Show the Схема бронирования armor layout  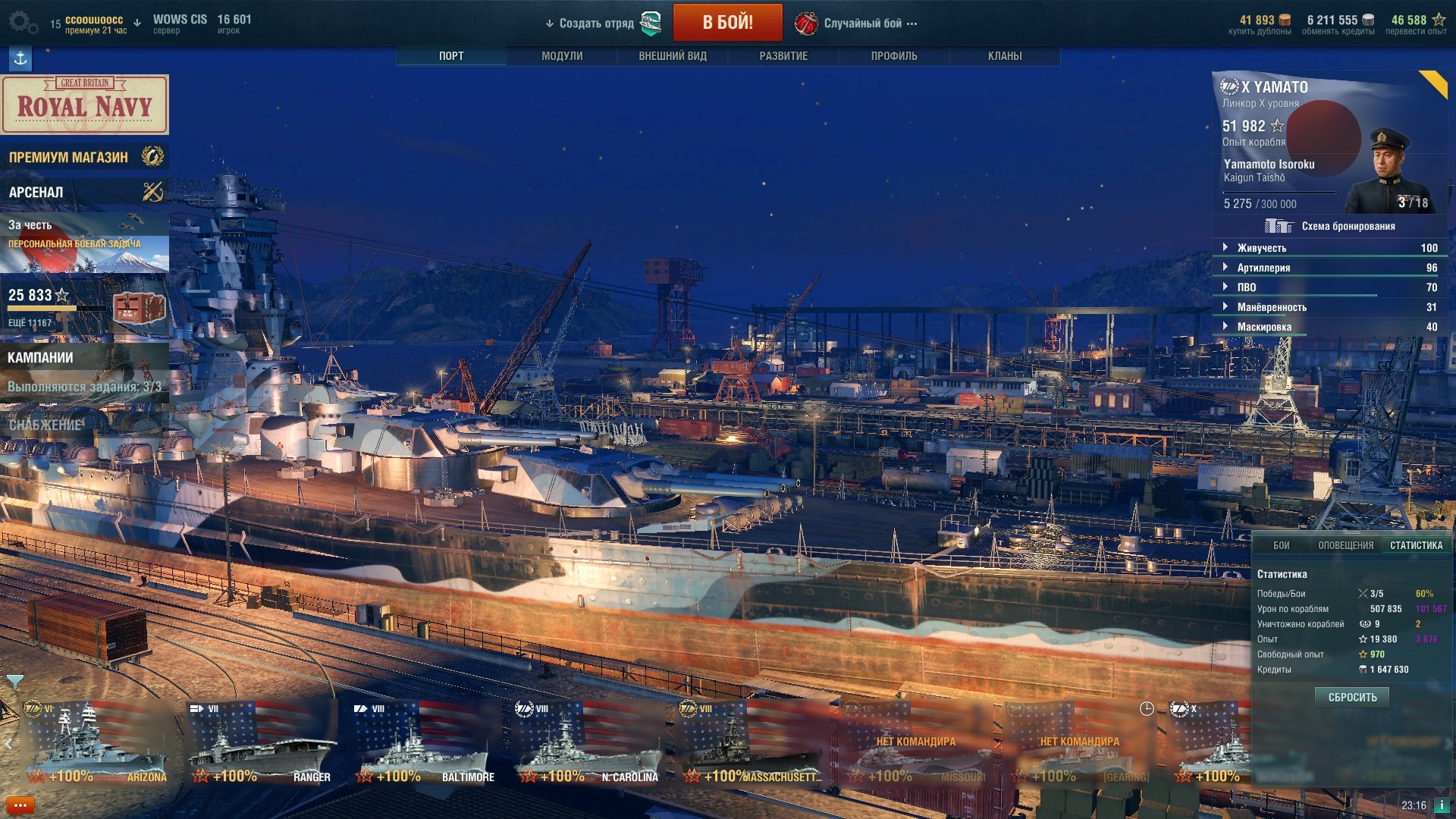1332,226
